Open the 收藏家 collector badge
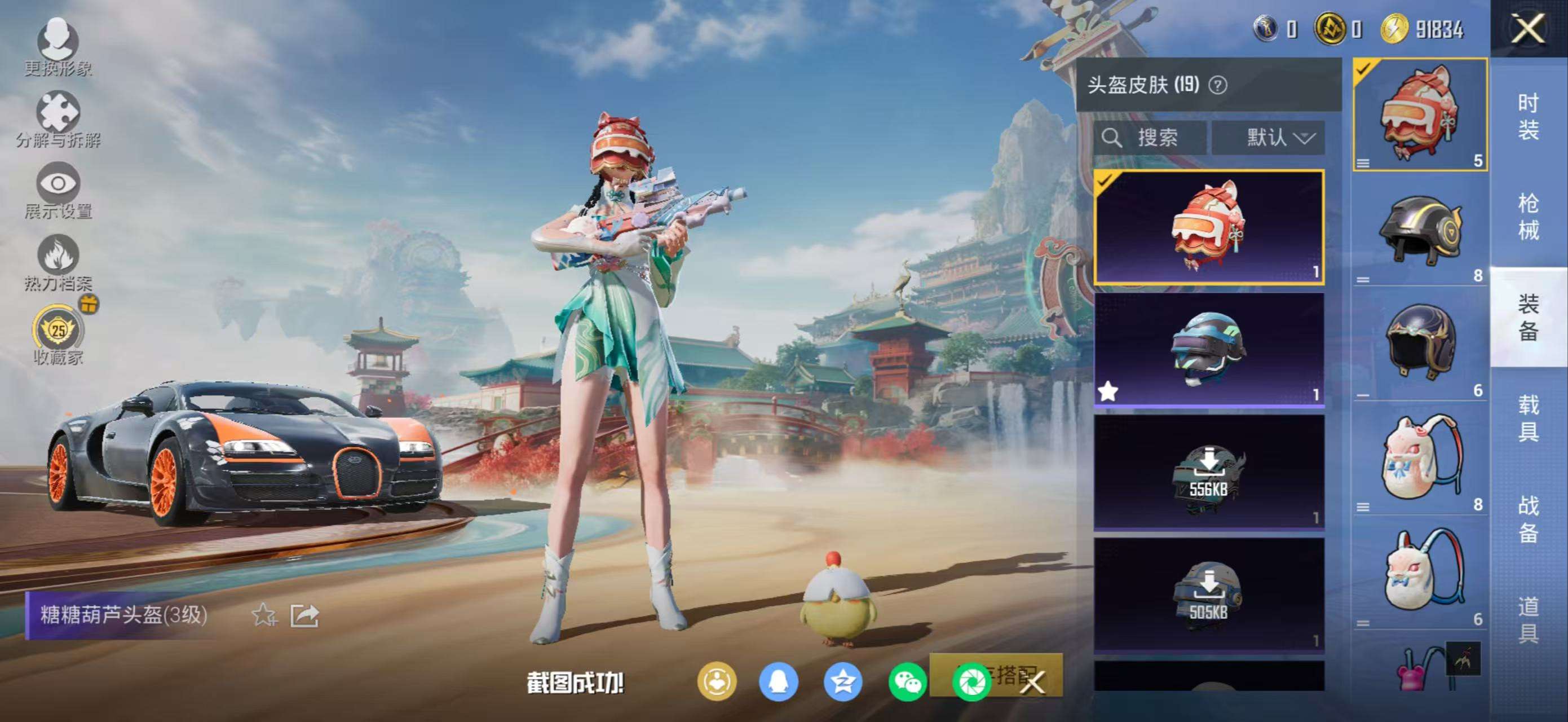 pos(59,336)
